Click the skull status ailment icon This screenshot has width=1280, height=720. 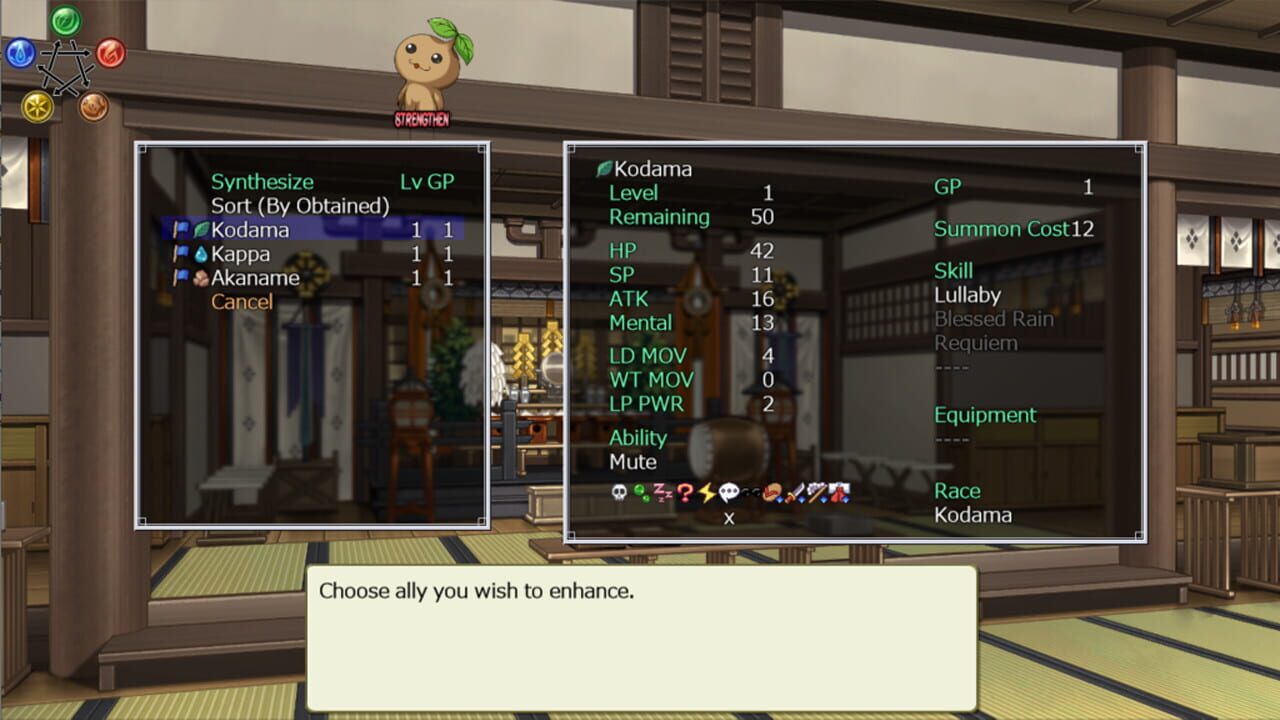tap(619, 493)
